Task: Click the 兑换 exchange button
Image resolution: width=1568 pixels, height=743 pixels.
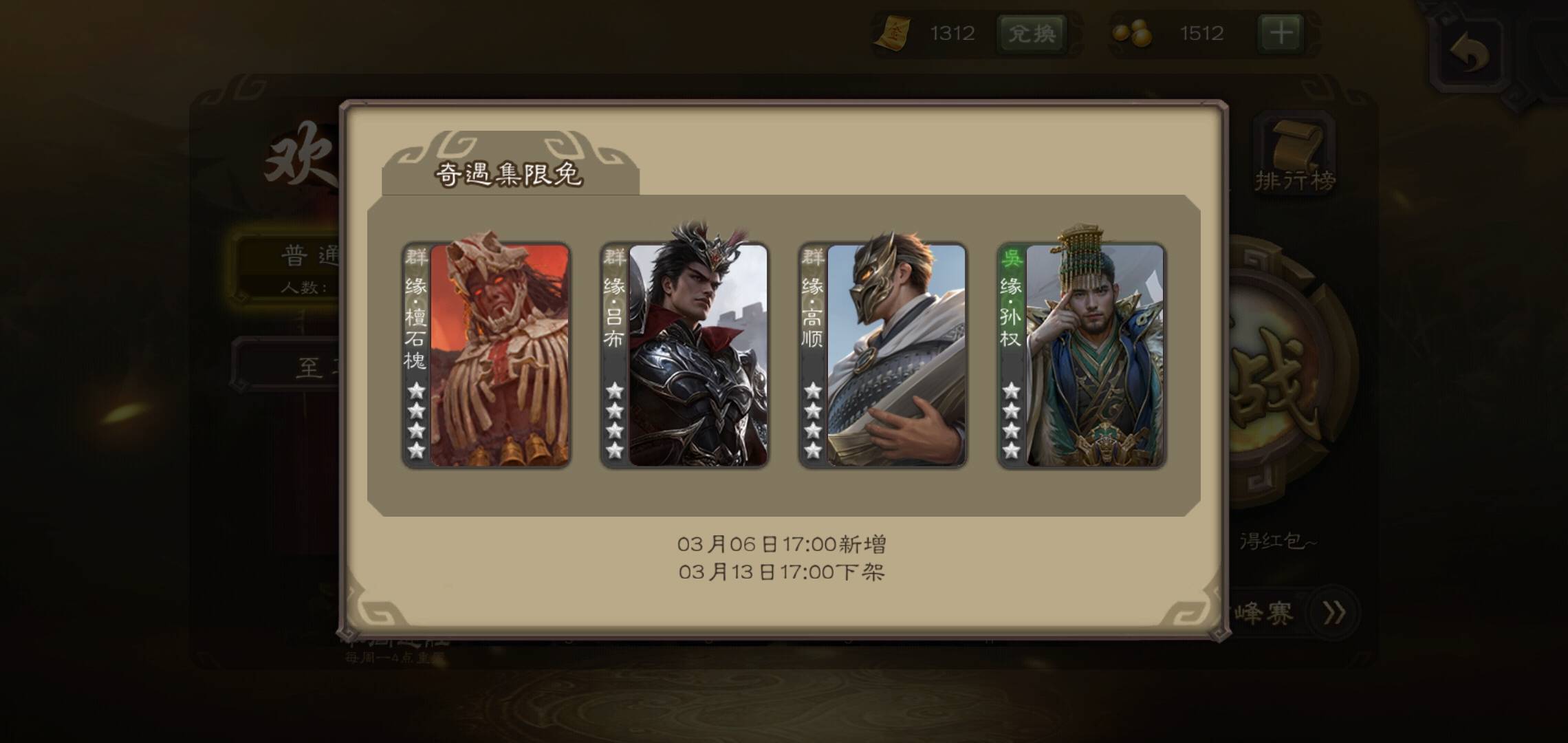Action: click(1032, 33)
